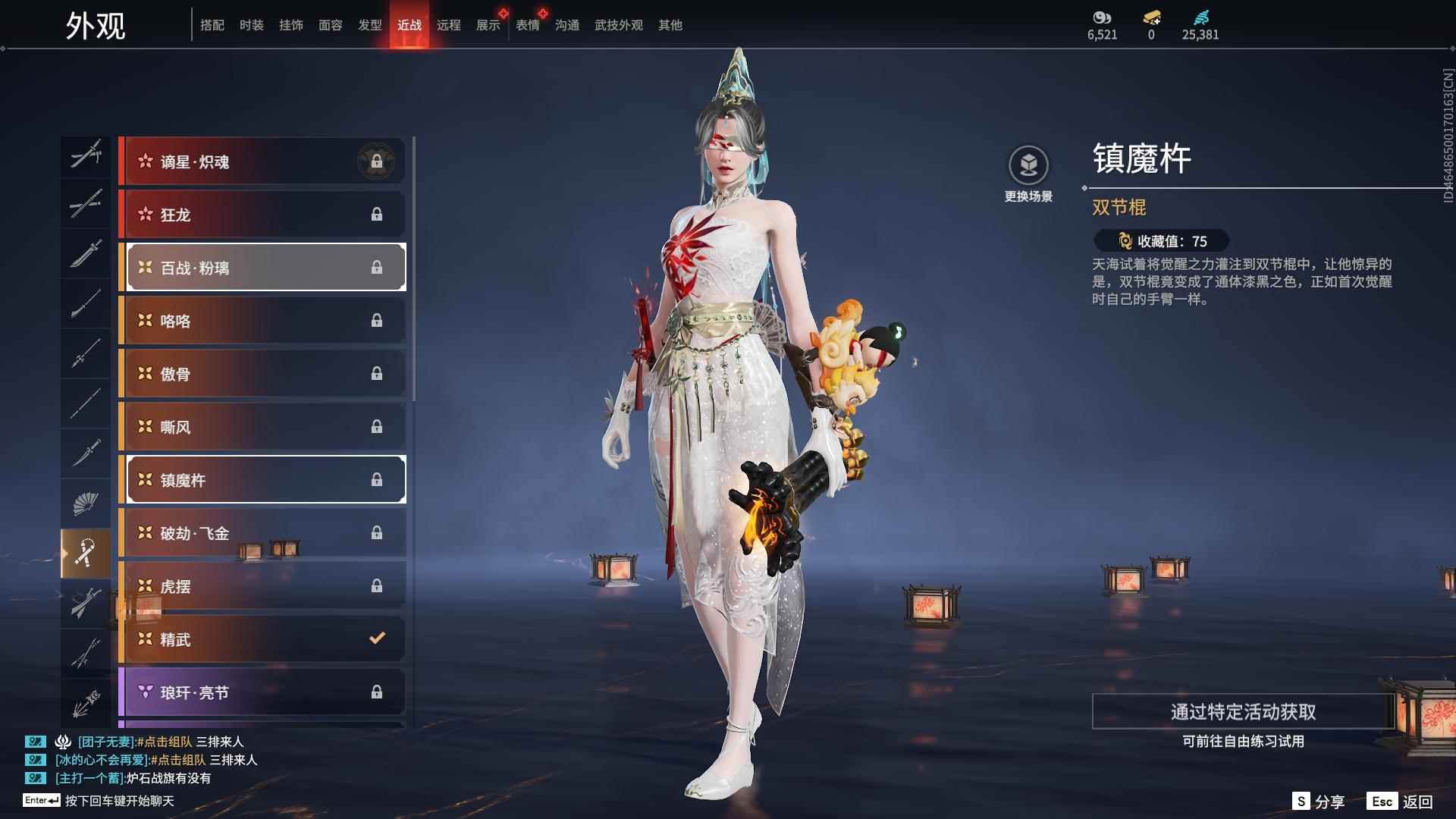Select the fan weapon category icon
1456x819 pixels.
(86, 503)
